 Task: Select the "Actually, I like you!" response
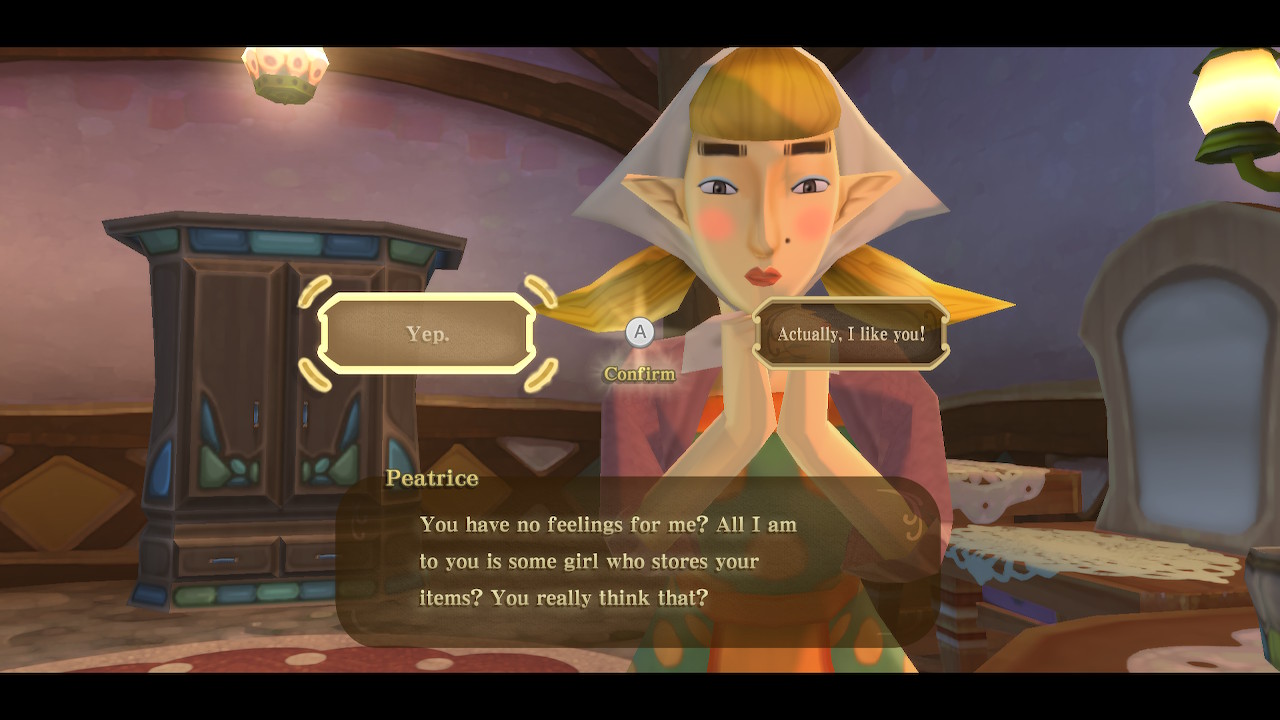click(x=851, y=334)
